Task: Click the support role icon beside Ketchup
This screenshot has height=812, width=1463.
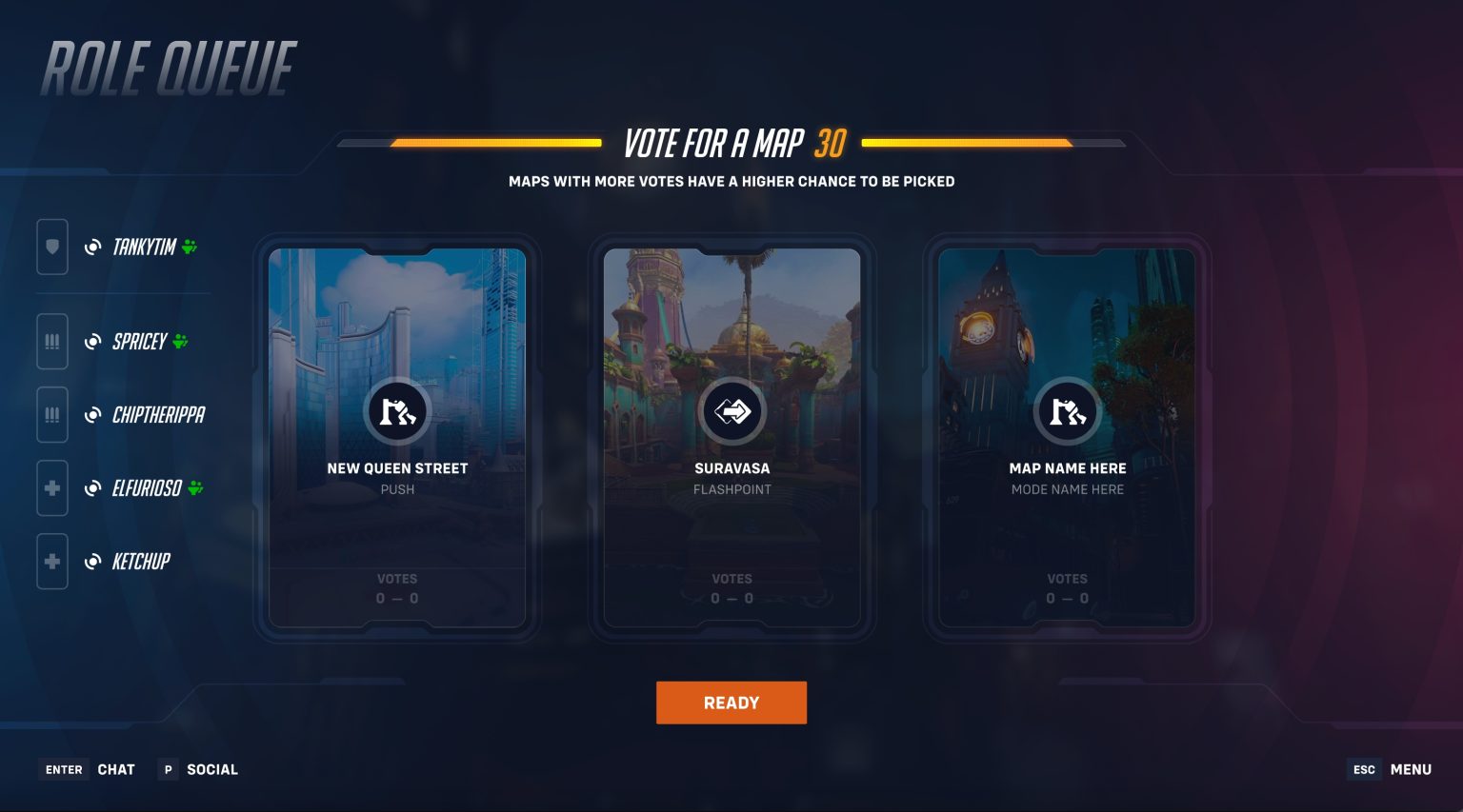Action: point(51,561)
